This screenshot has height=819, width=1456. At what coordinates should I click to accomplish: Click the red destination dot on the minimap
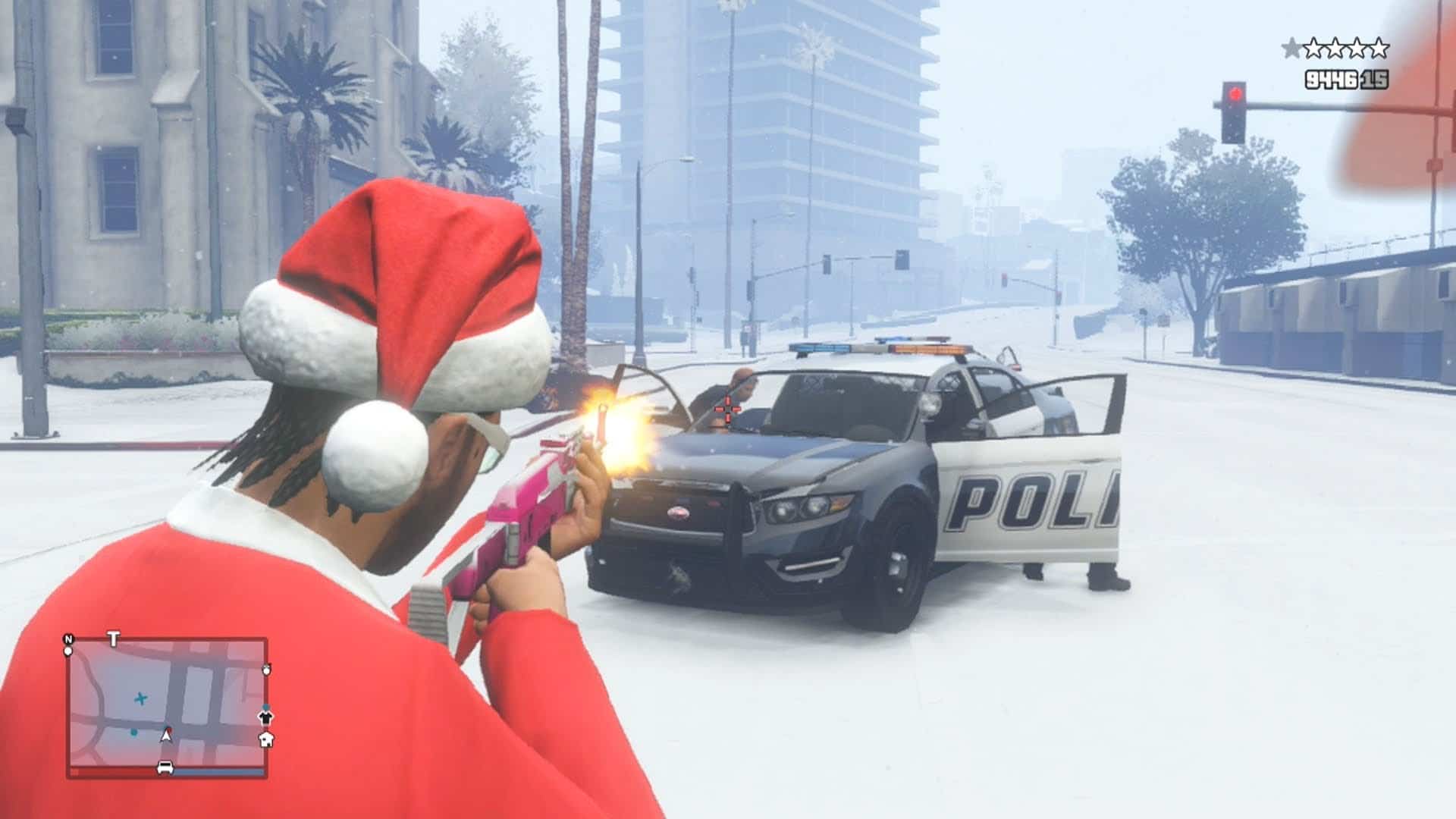170,729
